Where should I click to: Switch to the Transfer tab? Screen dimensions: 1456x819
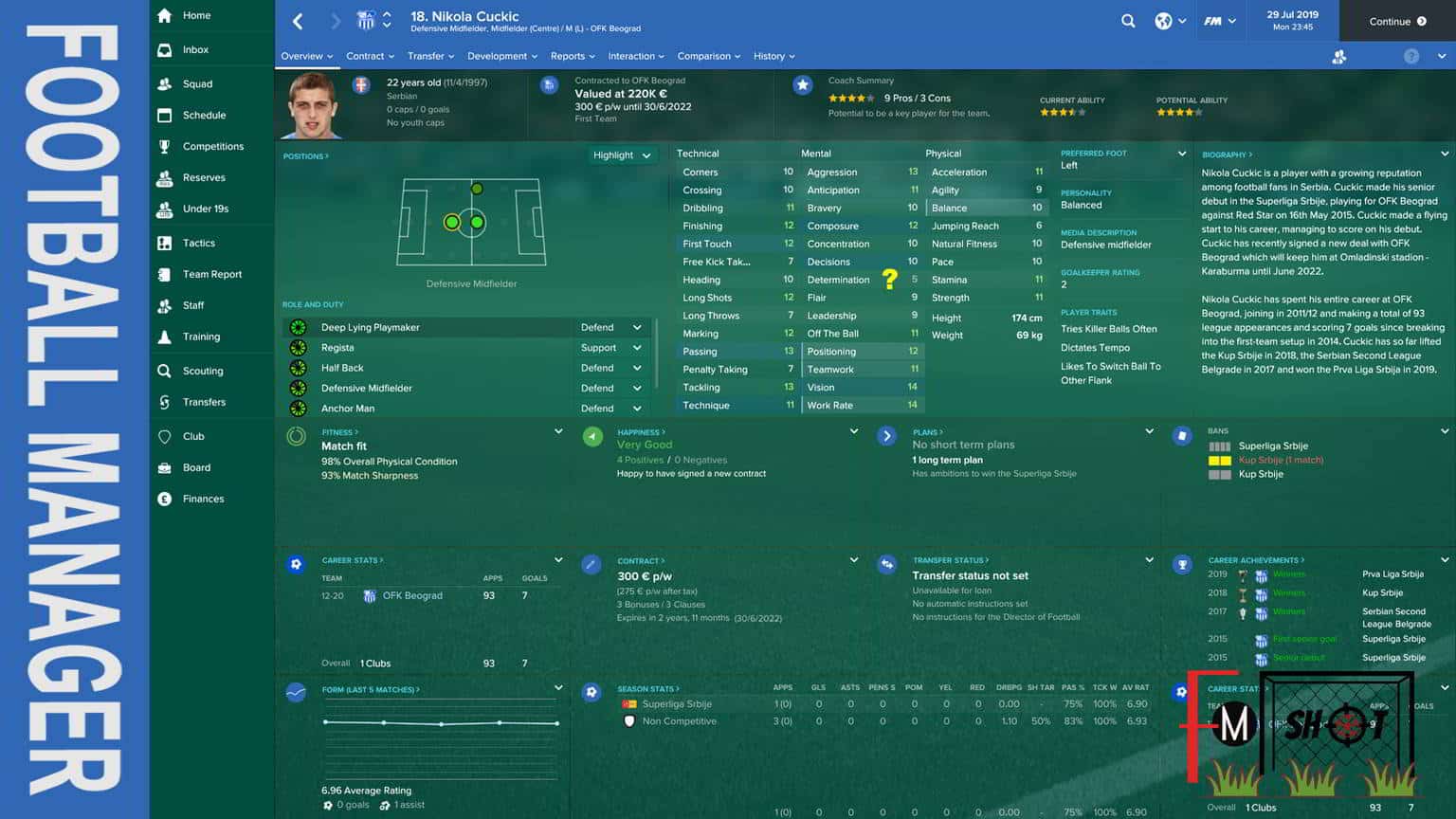430,56
